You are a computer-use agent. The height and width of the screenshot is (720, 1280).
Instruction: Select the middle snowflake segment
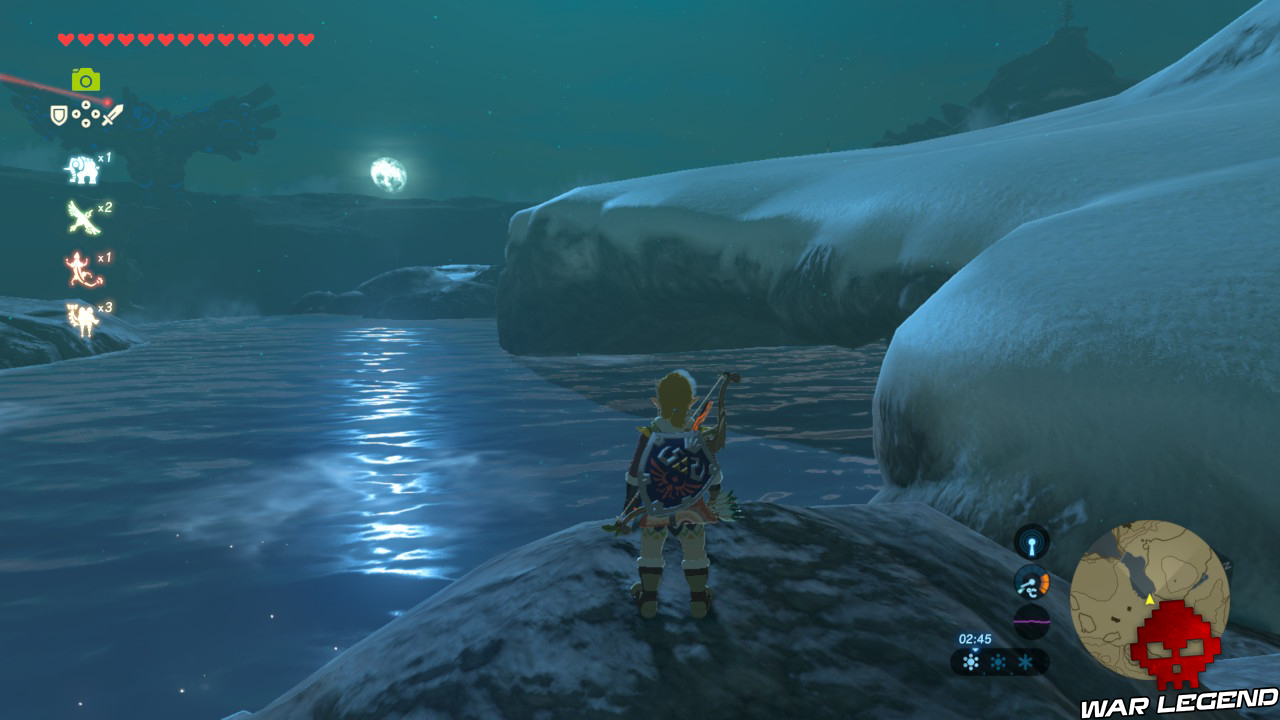pos(997,662)
